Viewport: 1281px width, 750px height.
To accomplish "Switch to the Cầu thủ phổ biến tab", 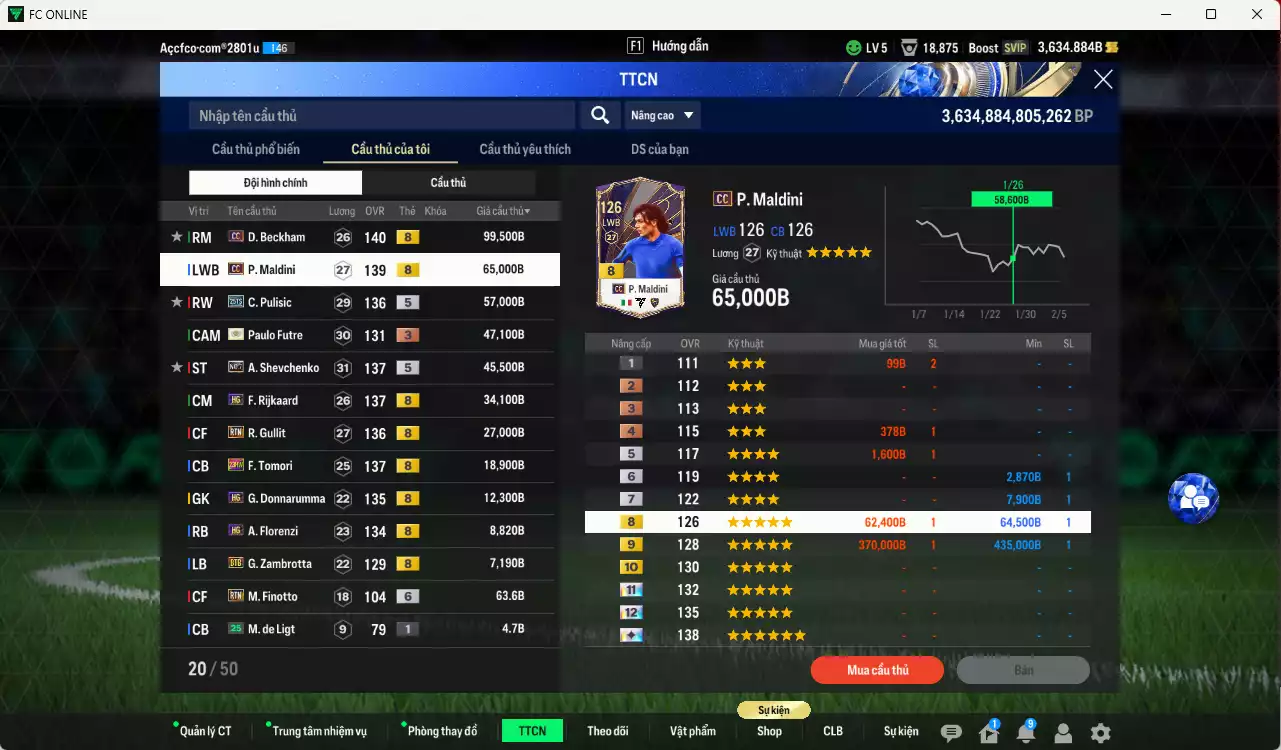I will [258, 148].
